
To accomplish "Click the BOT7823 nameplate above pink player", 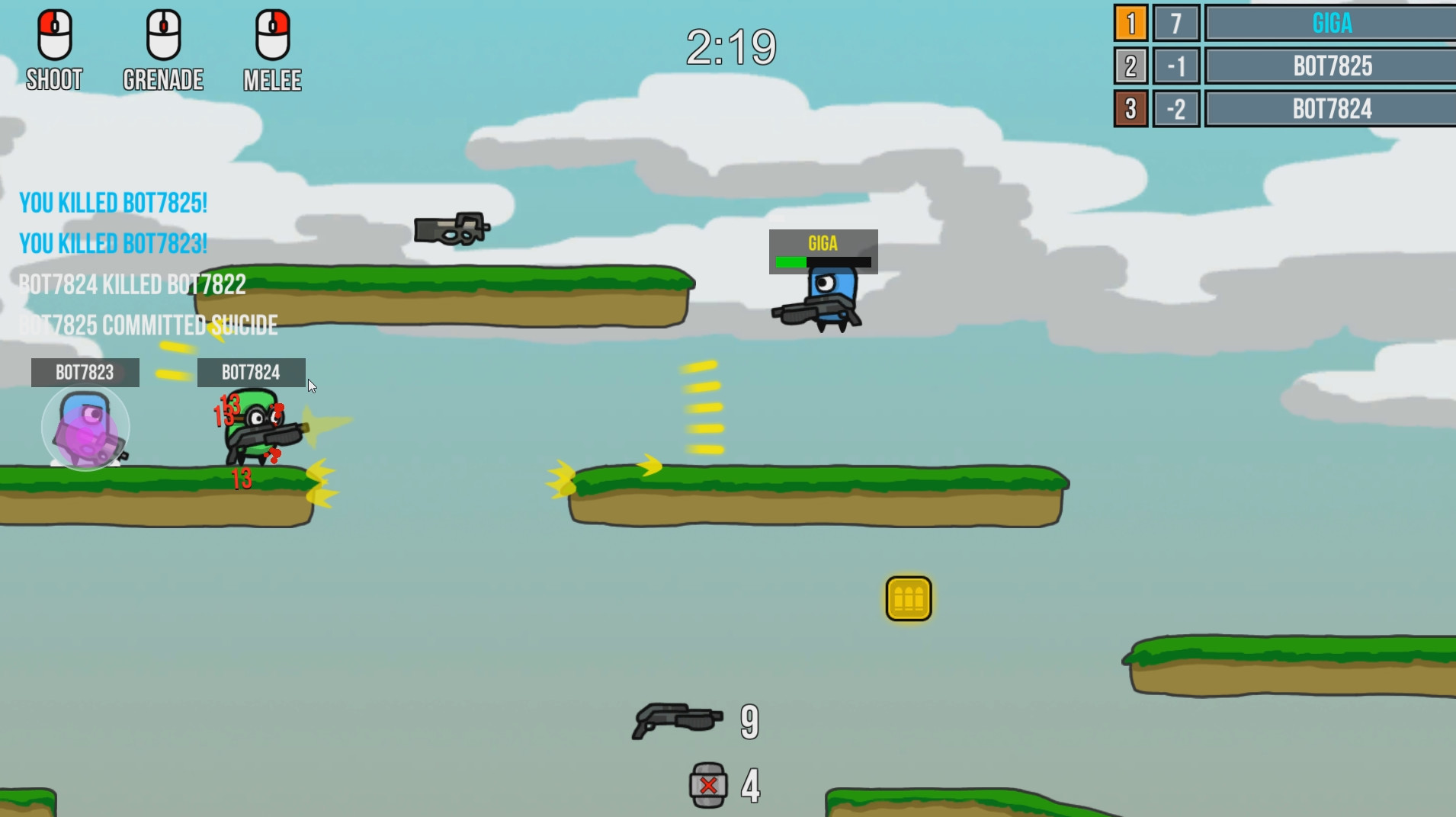I will (84, 373).
